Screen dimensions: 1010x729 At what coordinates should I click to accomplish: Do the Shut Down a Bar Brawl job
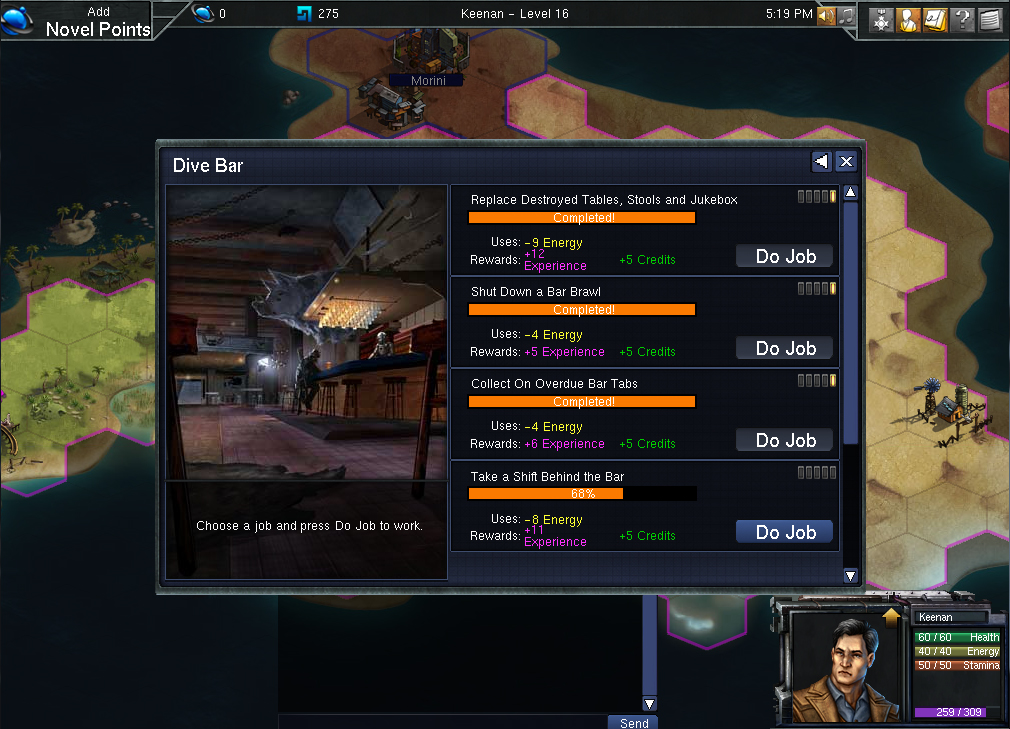tap(785, 348)
